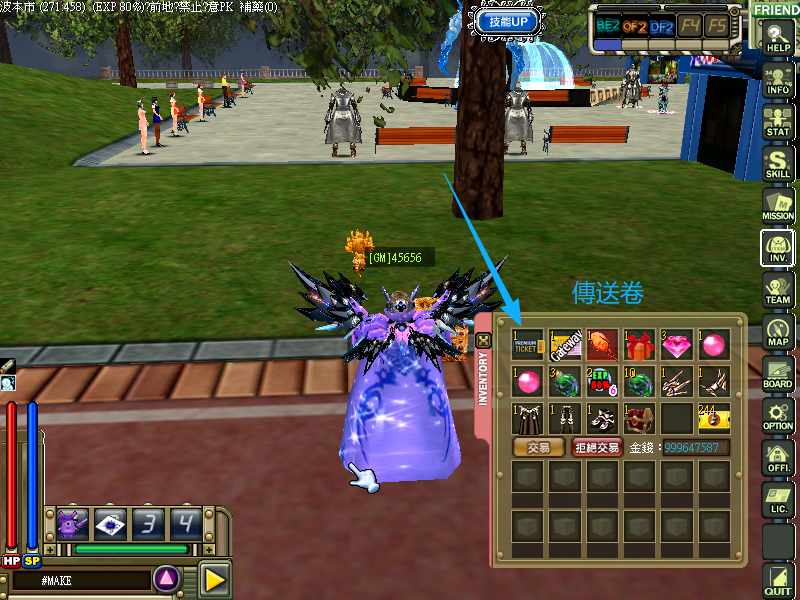The image size is (800, 600).
Task: Click the yellow arrow send button
Action: pos(214,578)
